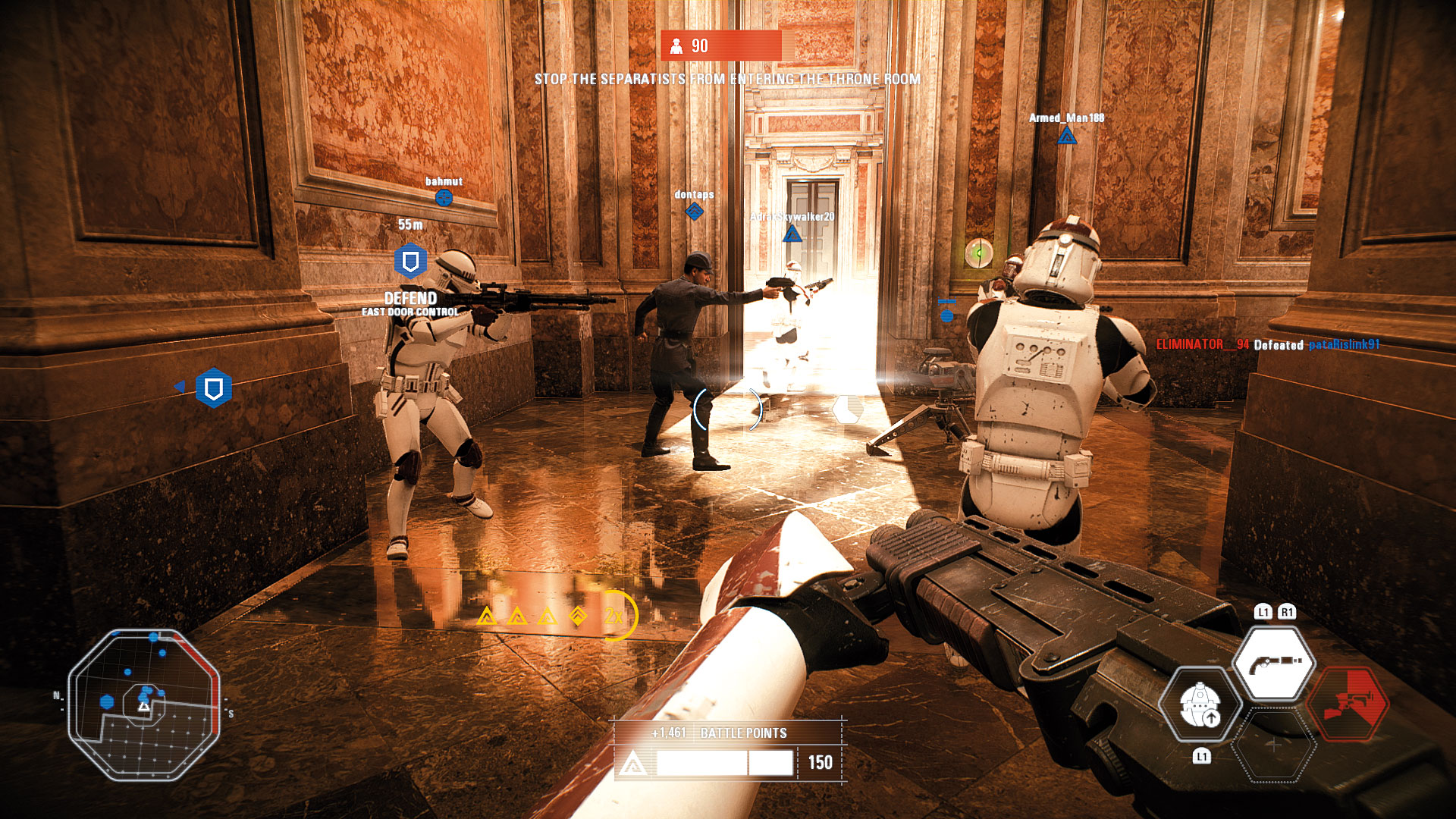1456x819 pixels.
Task: Click the dontaps player marker
Action: [x=694, y=212]
